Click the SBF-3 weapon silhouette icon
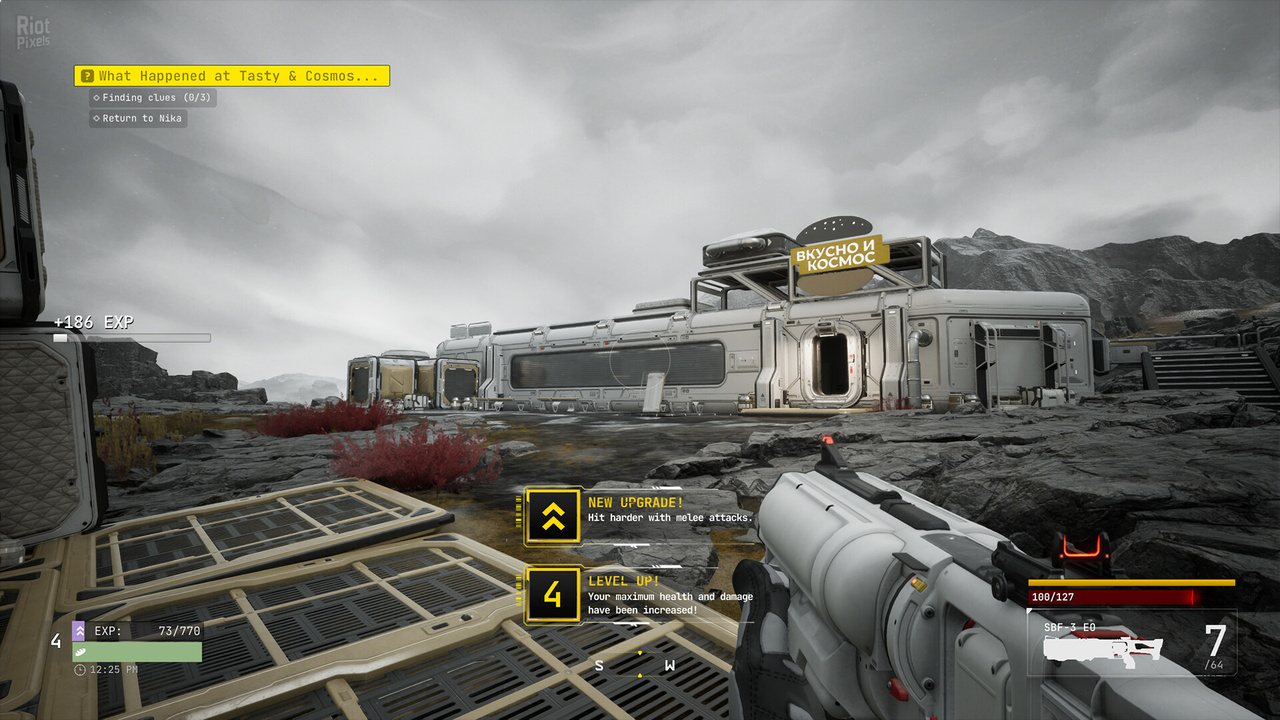Image resolution: width=1280 pixels, height=720 pixels. coord(1103,648)
